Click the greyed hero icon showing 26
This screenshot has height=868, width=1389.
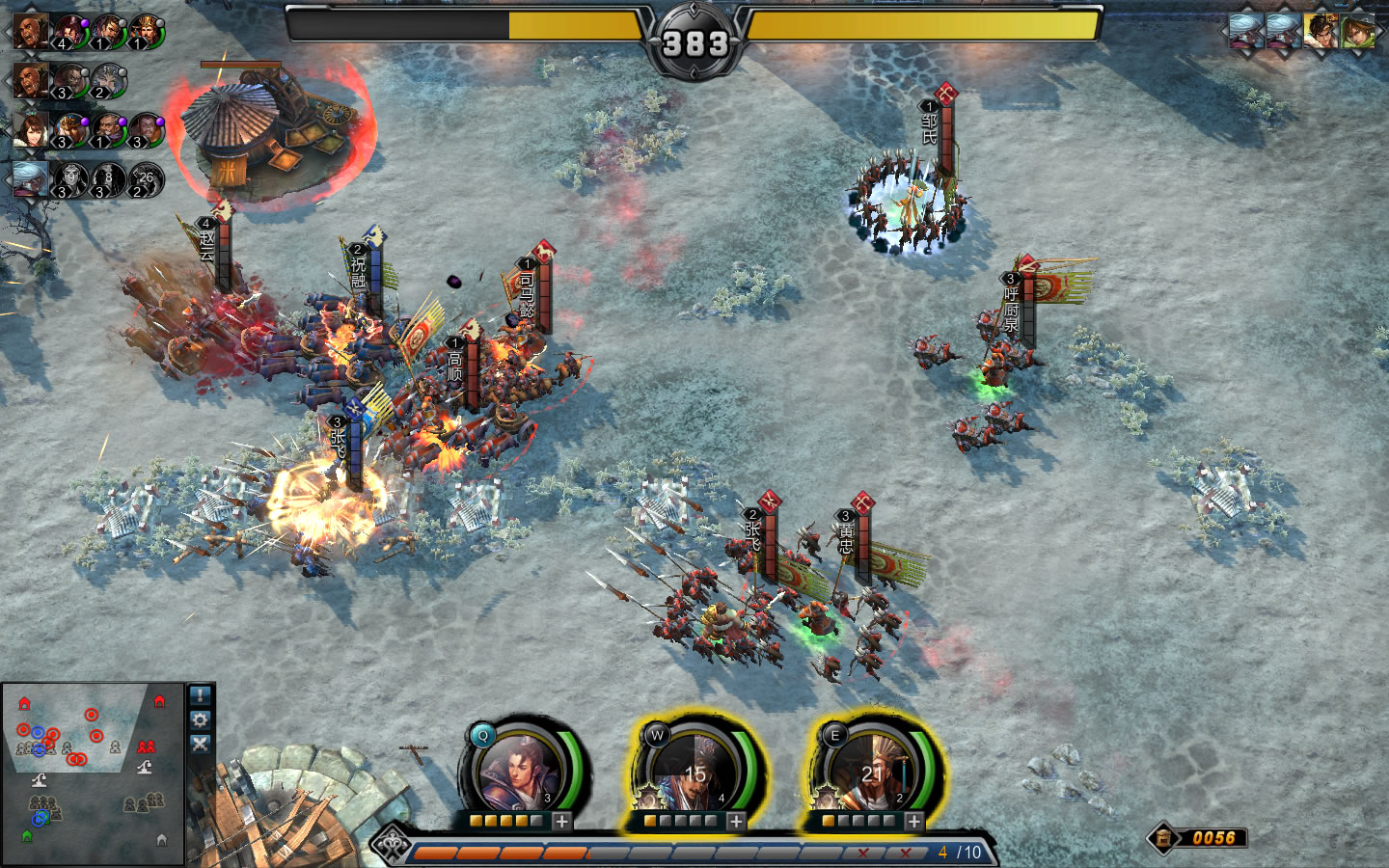146,179
